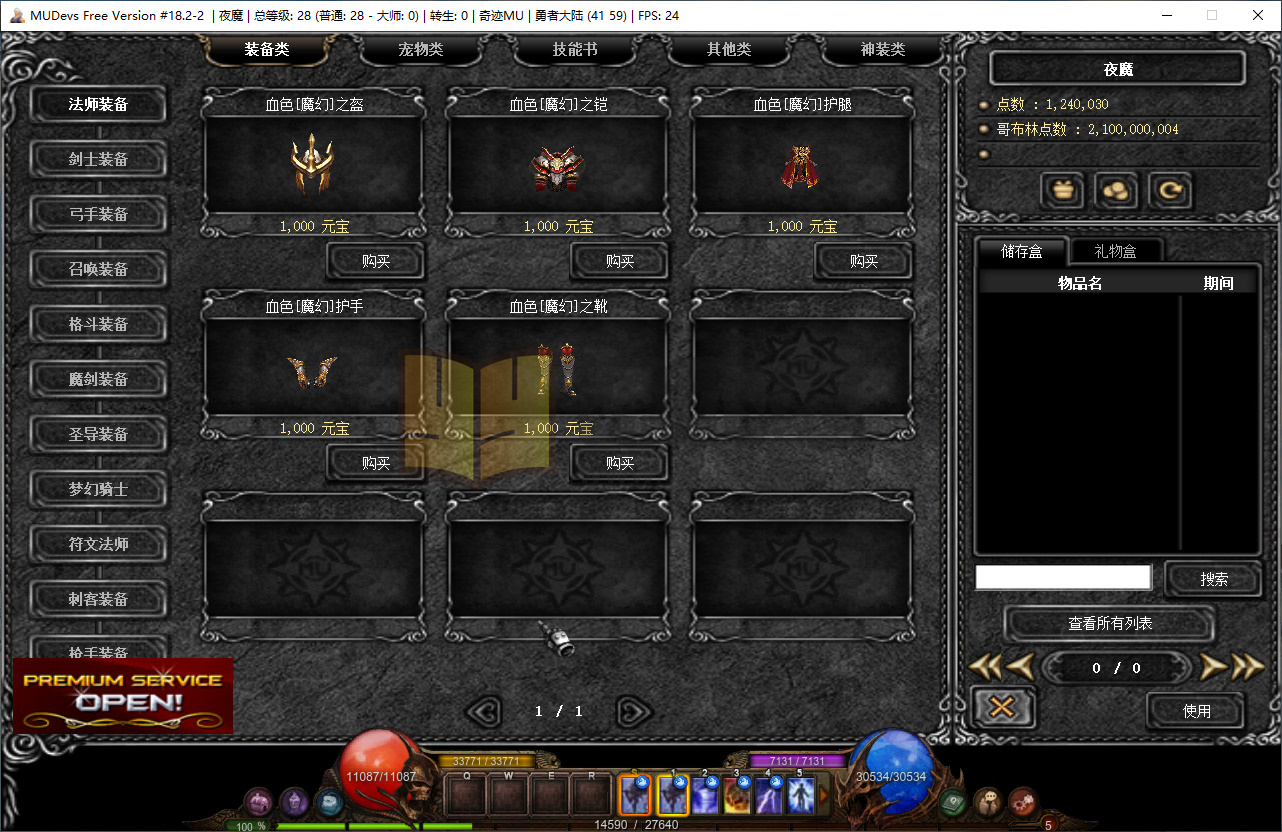Show the 神装类 tab

coord(883,50)
